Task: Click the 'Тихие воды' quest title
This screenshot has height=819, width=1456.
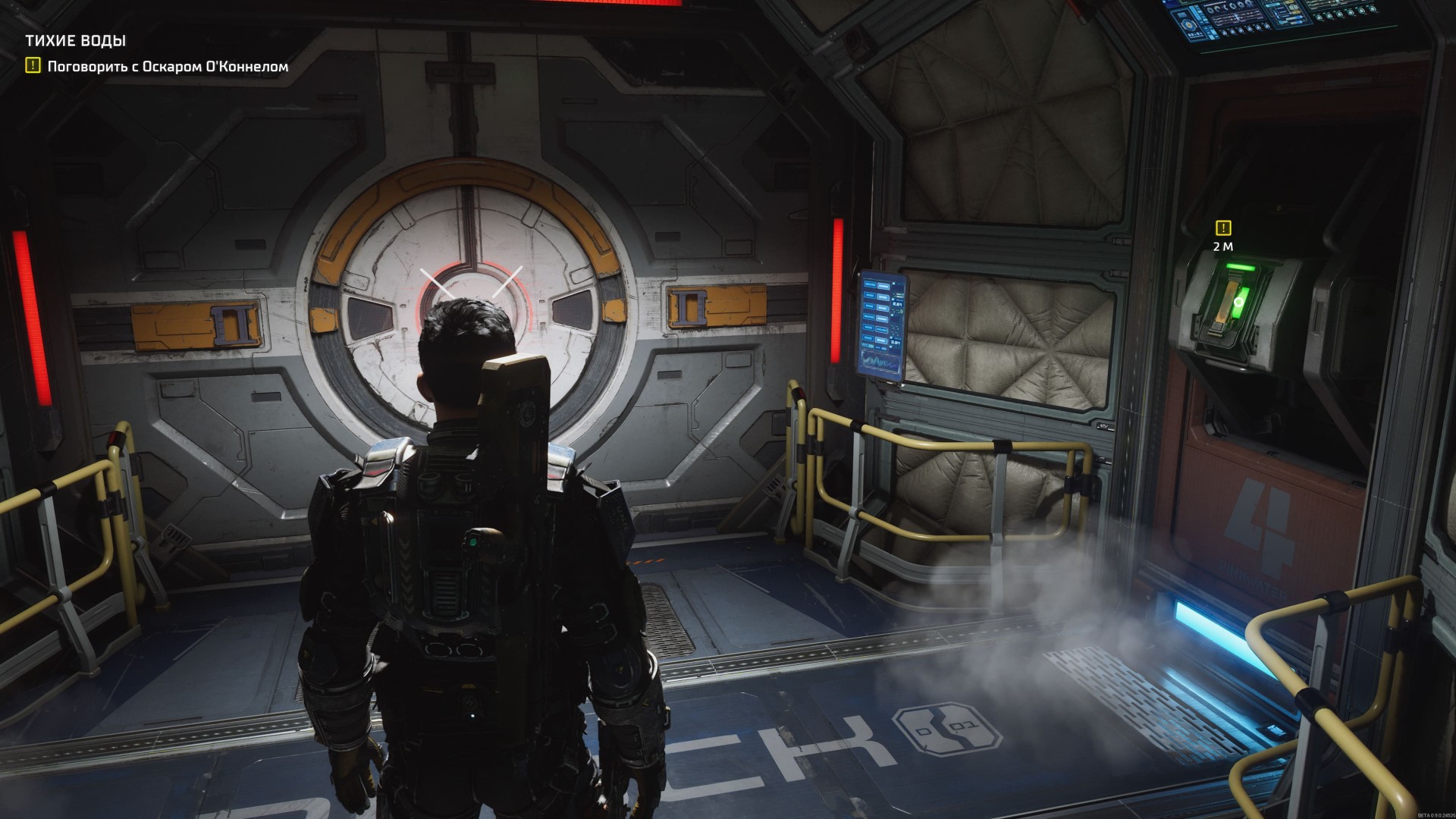Action: pos(75,41)
